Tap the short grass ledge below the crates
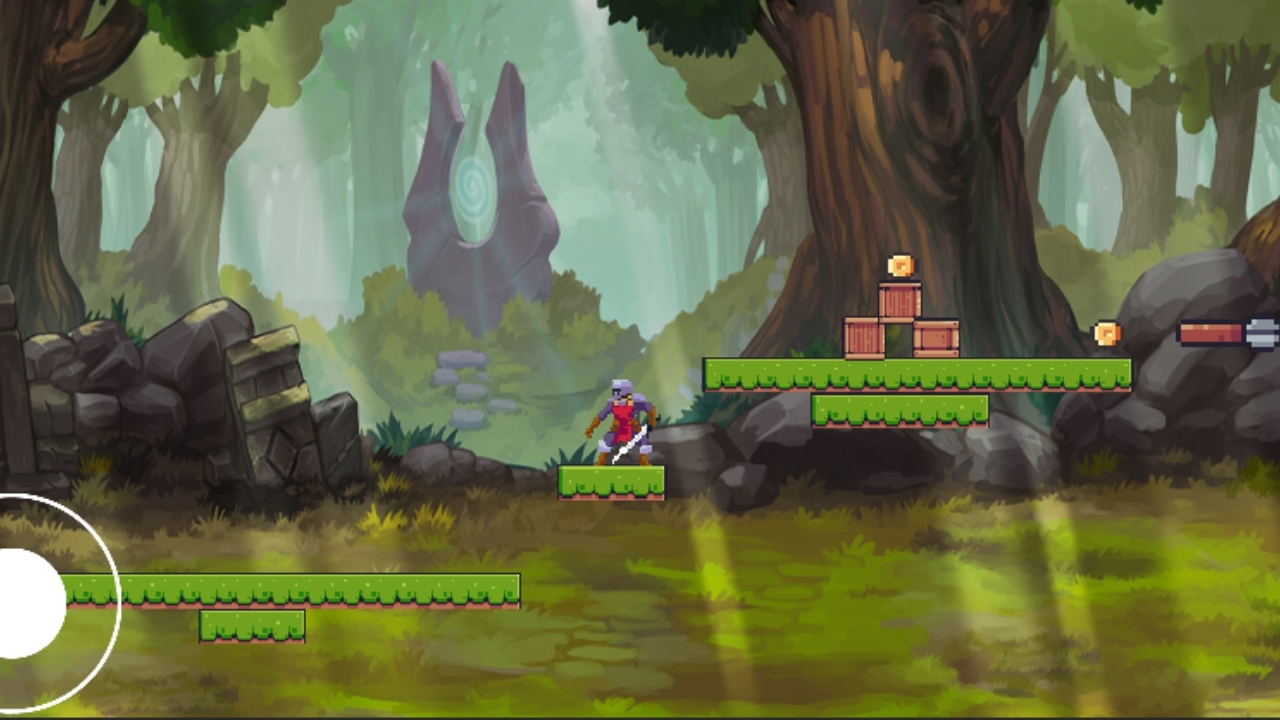This screenshot has height=720, width=1280. pos(900,410)
